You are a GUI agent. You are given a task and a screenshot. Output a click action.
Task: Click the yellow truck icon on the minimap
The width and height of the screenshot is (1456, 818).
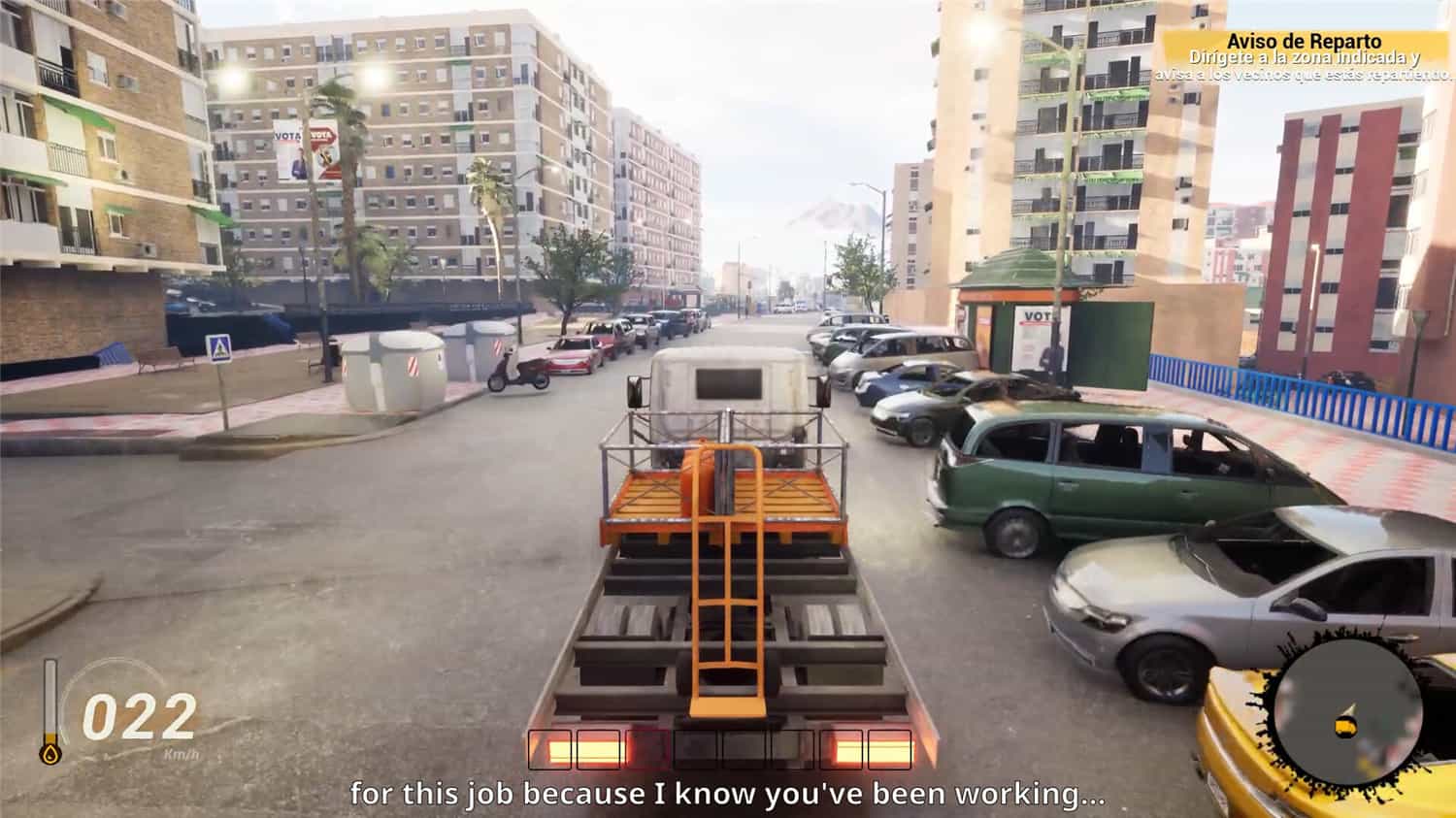click(x=1344, y=727)
